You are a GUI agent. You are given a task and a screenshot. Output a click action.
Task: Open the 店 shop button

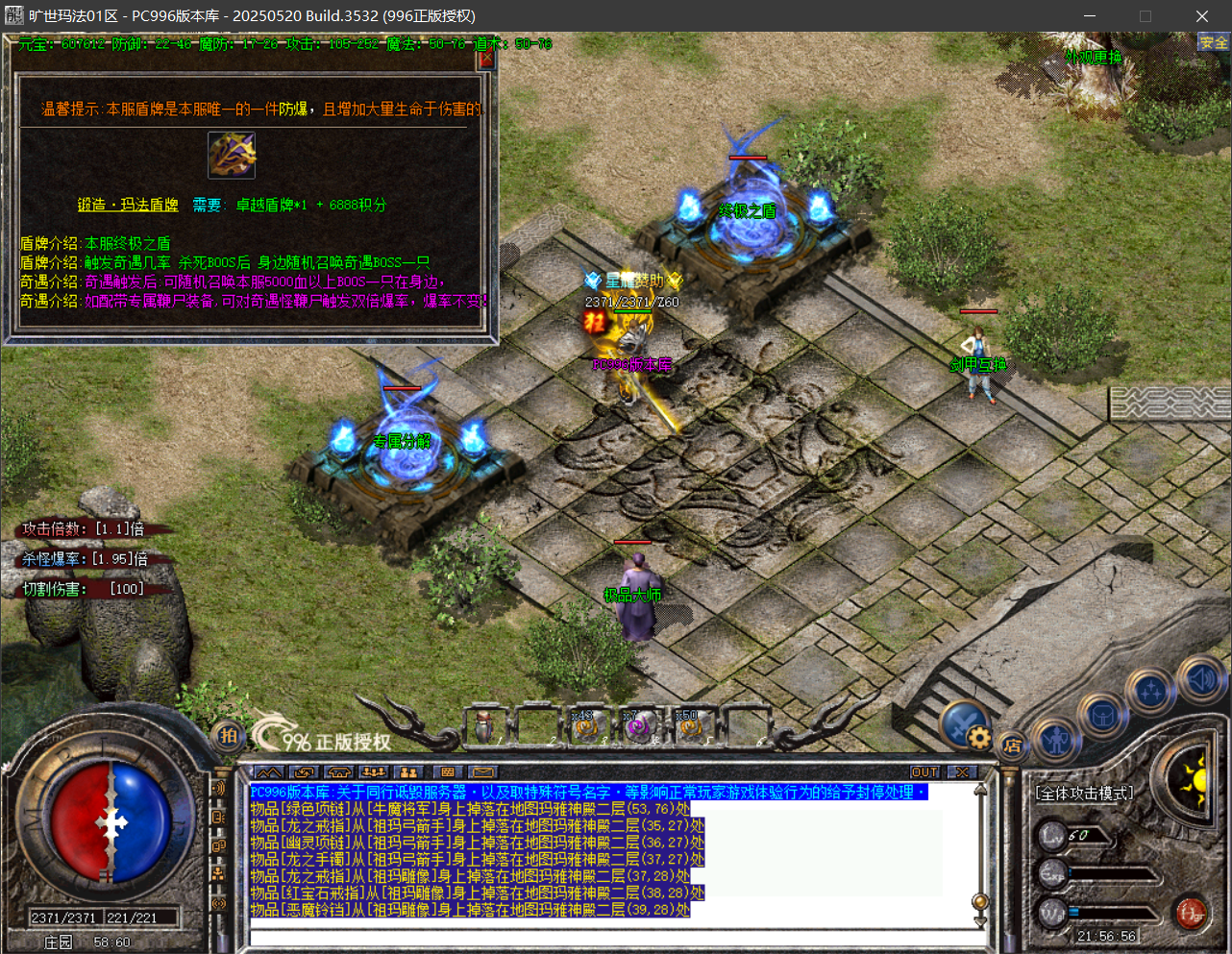tap(1012, 745)
